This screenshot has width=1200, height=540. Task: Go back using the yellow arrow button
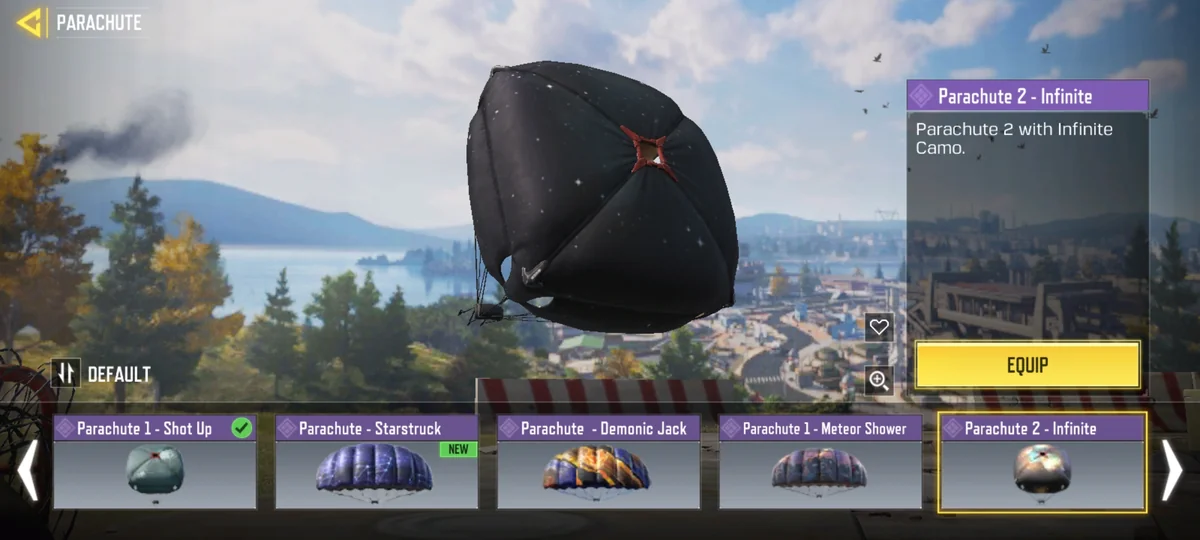coord(29,22)
